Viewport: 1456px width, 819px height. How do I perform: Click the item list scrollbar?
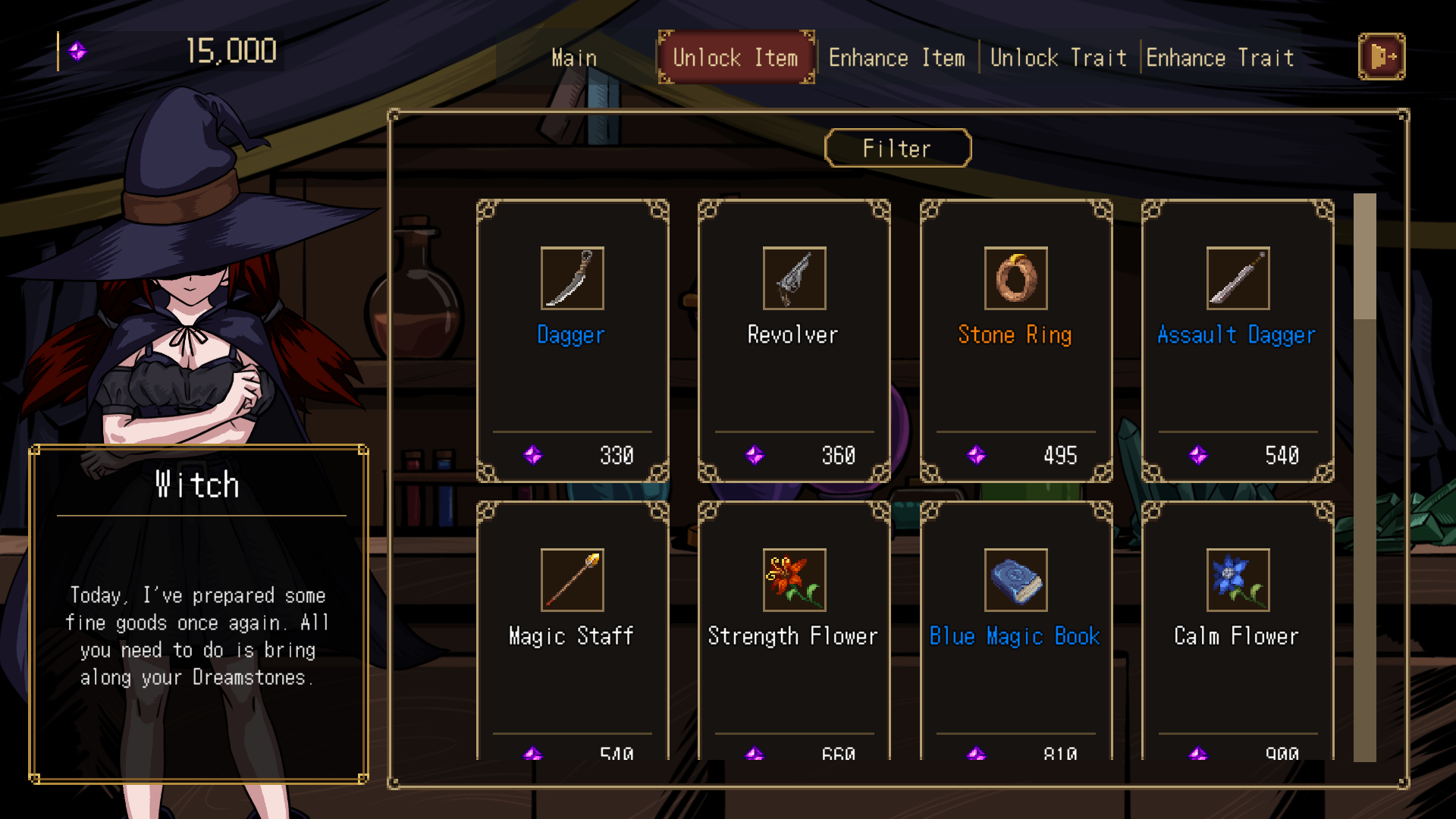1364,476
